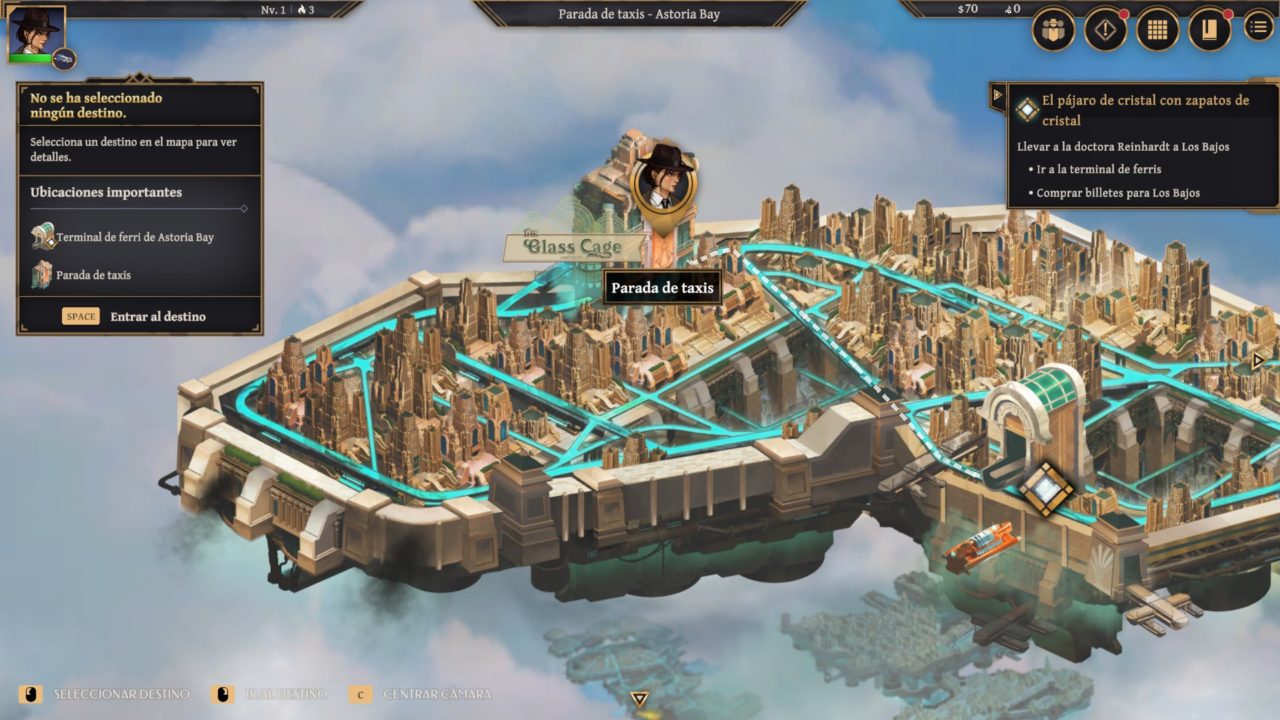Collapse the quest tracker panel arrow
The image size is (1280, 720).
tap(997, 96)
